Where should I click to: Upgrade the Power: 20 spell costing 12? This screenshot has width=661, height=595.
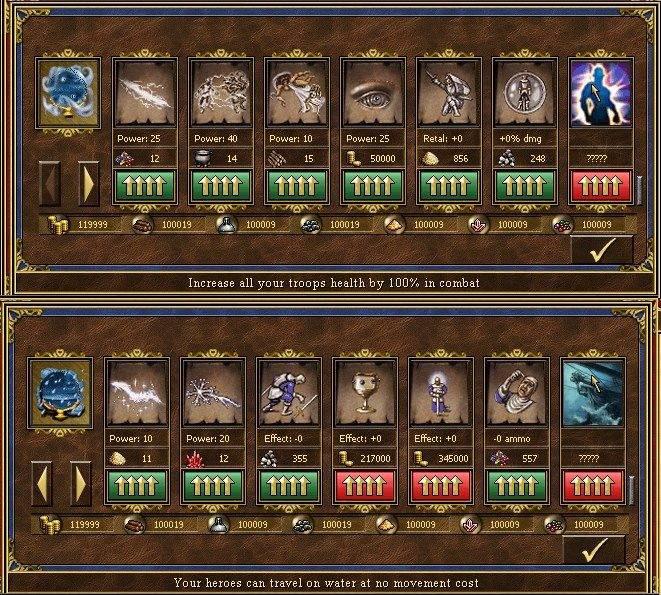(x=212, y=487)
